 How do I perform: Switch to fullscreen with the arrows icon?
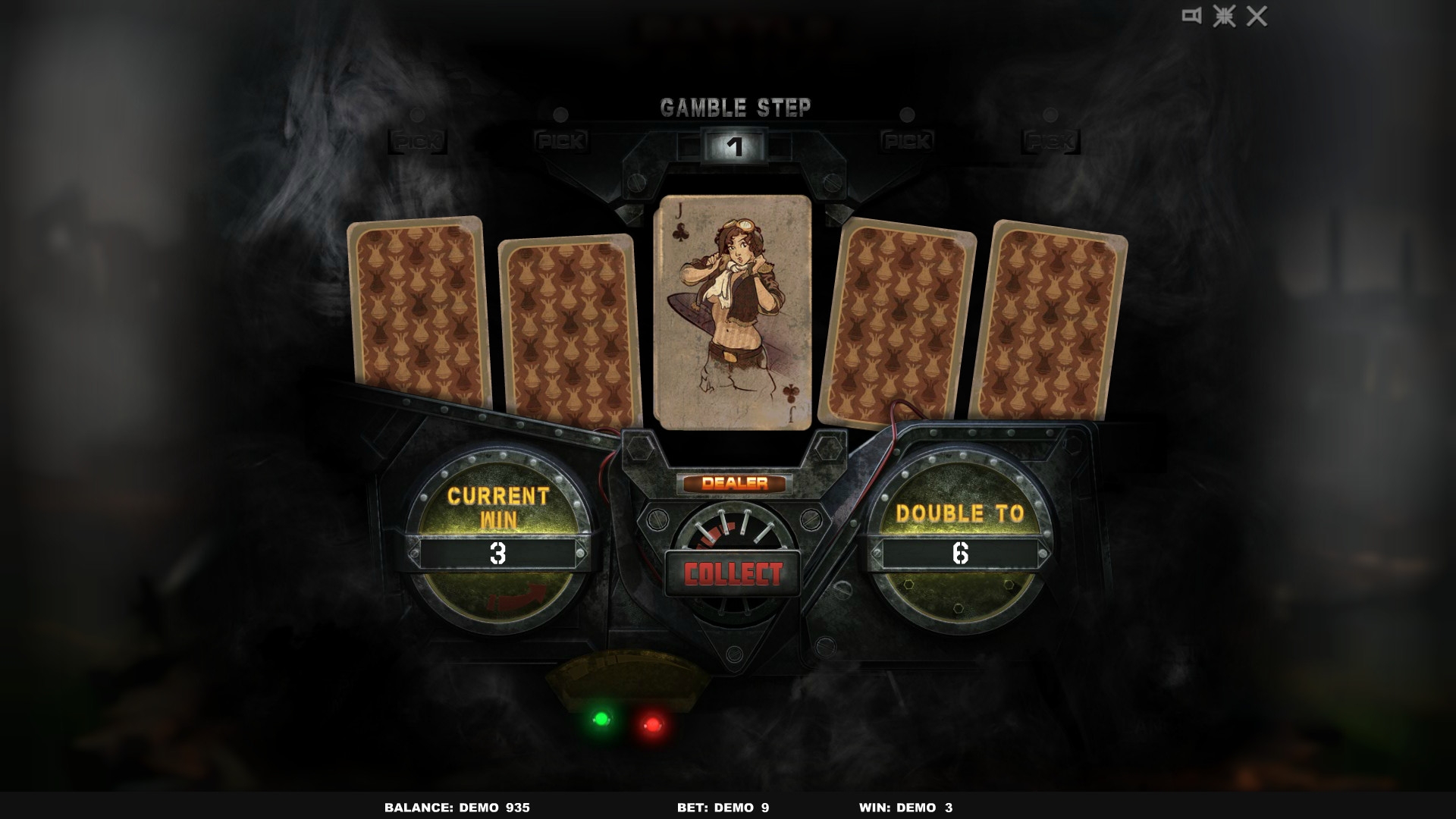tap(1224, 16)
